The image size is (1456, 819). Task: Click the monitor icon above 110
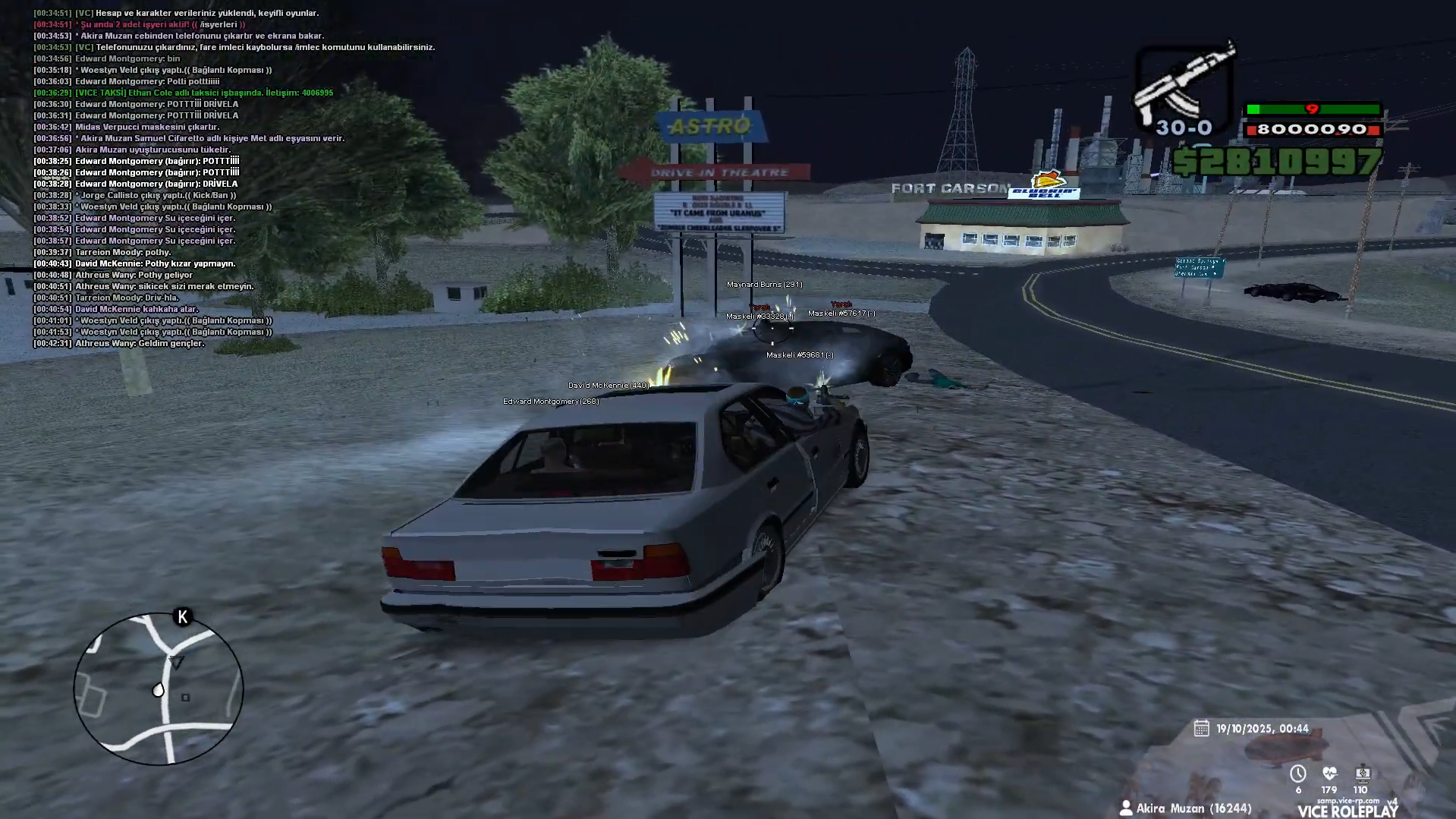pyautogui.click(x=1362, y=773)
